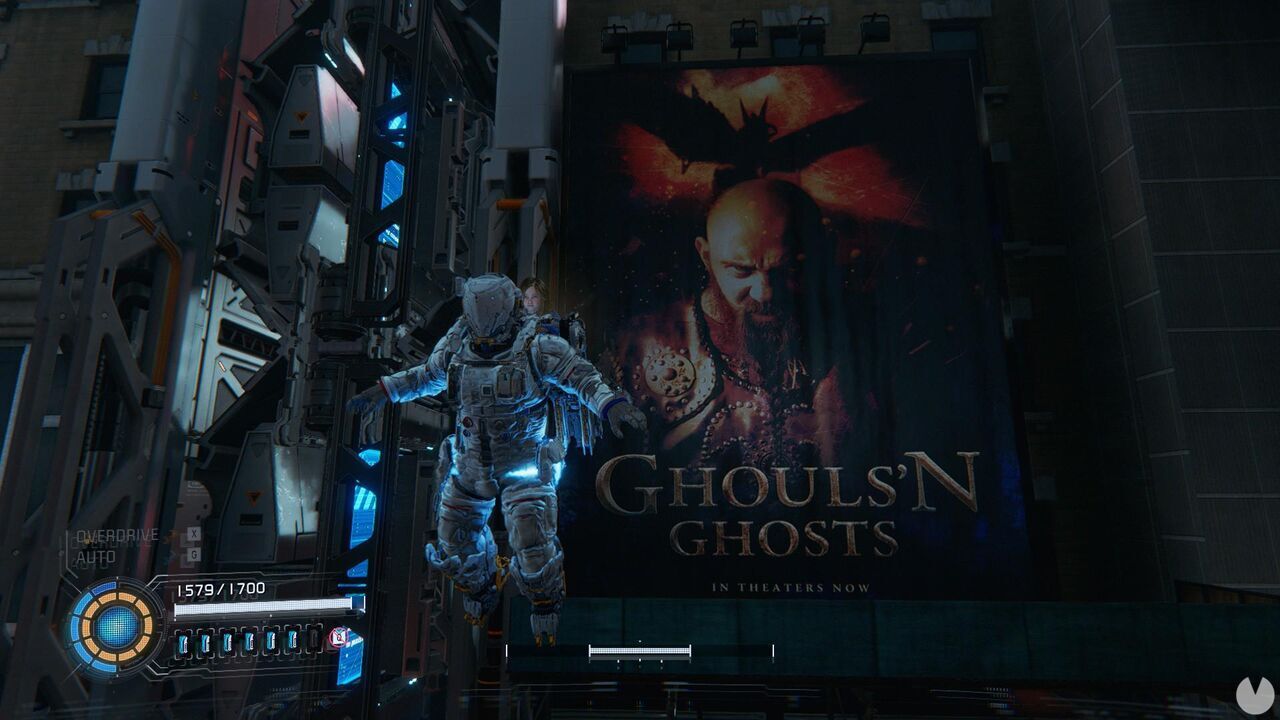Click the white ammo reserve bar
1280x720 pixels.
pyautogui.click(x=262, y=608)
